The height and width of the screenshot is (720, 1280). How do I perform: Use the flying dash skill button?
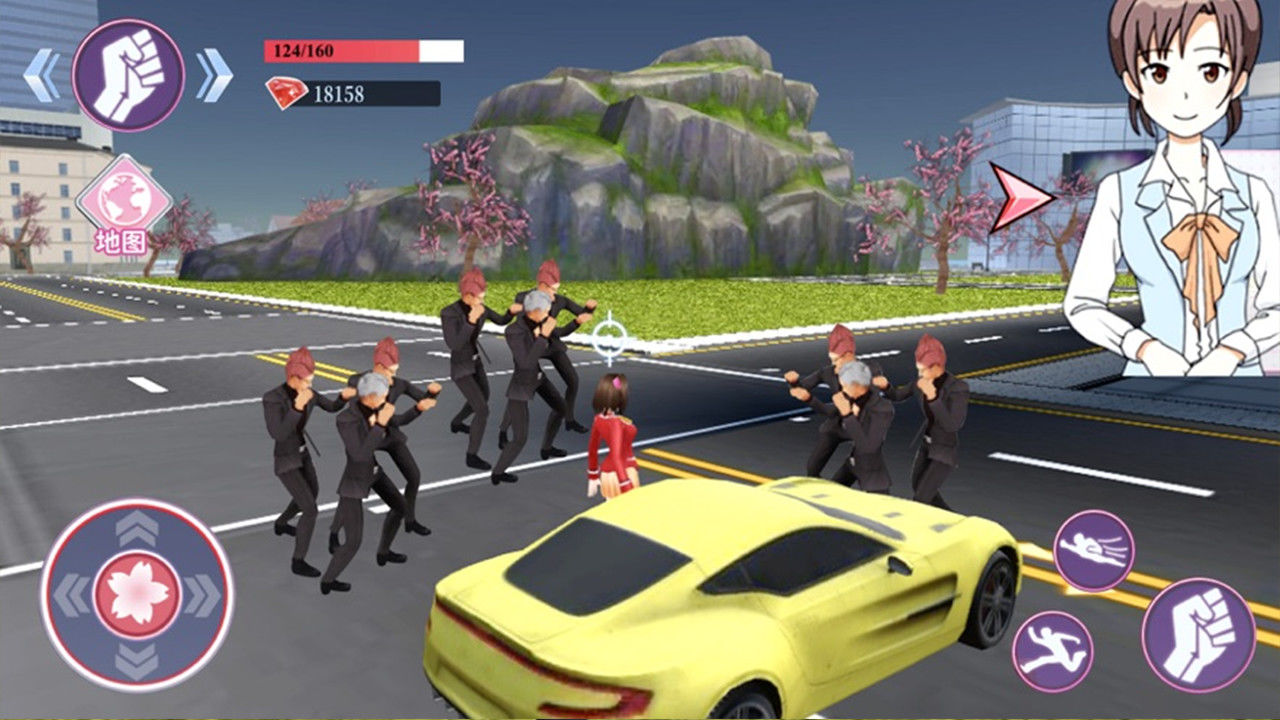(x=1093, y=550)
